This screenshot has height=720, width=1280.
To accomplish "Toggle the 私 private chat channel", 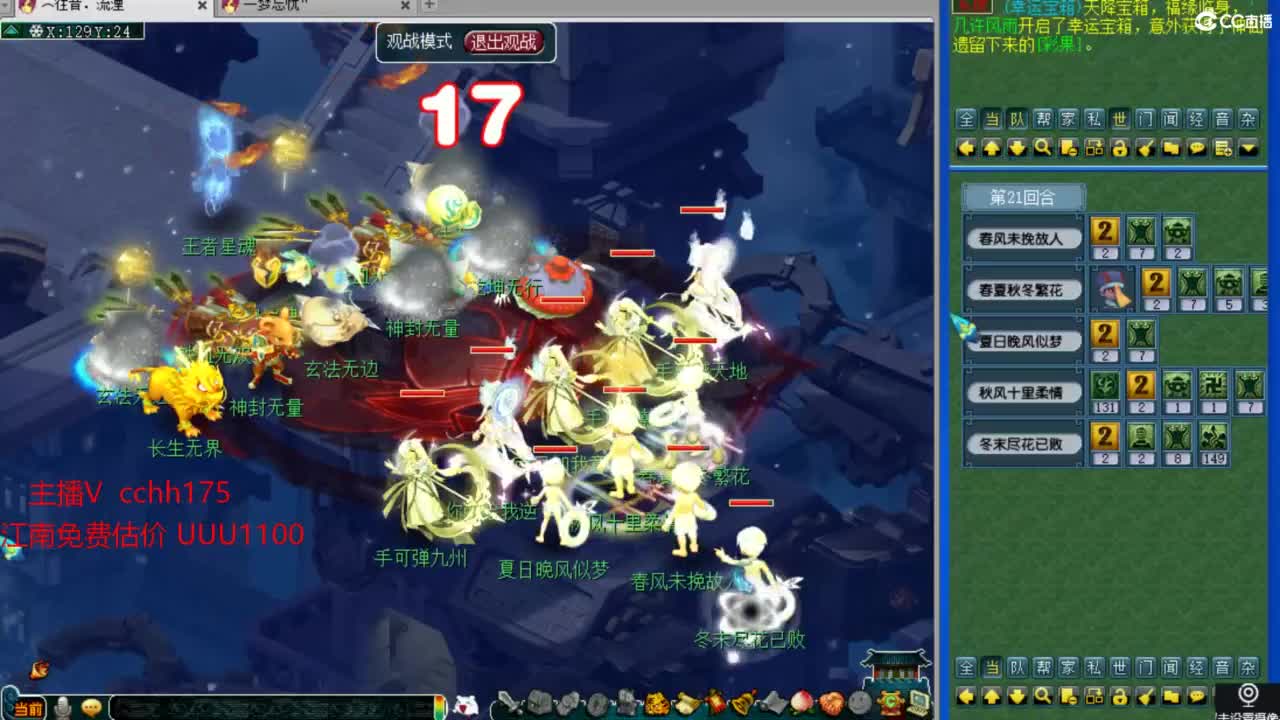I will tap(1094, 120).
